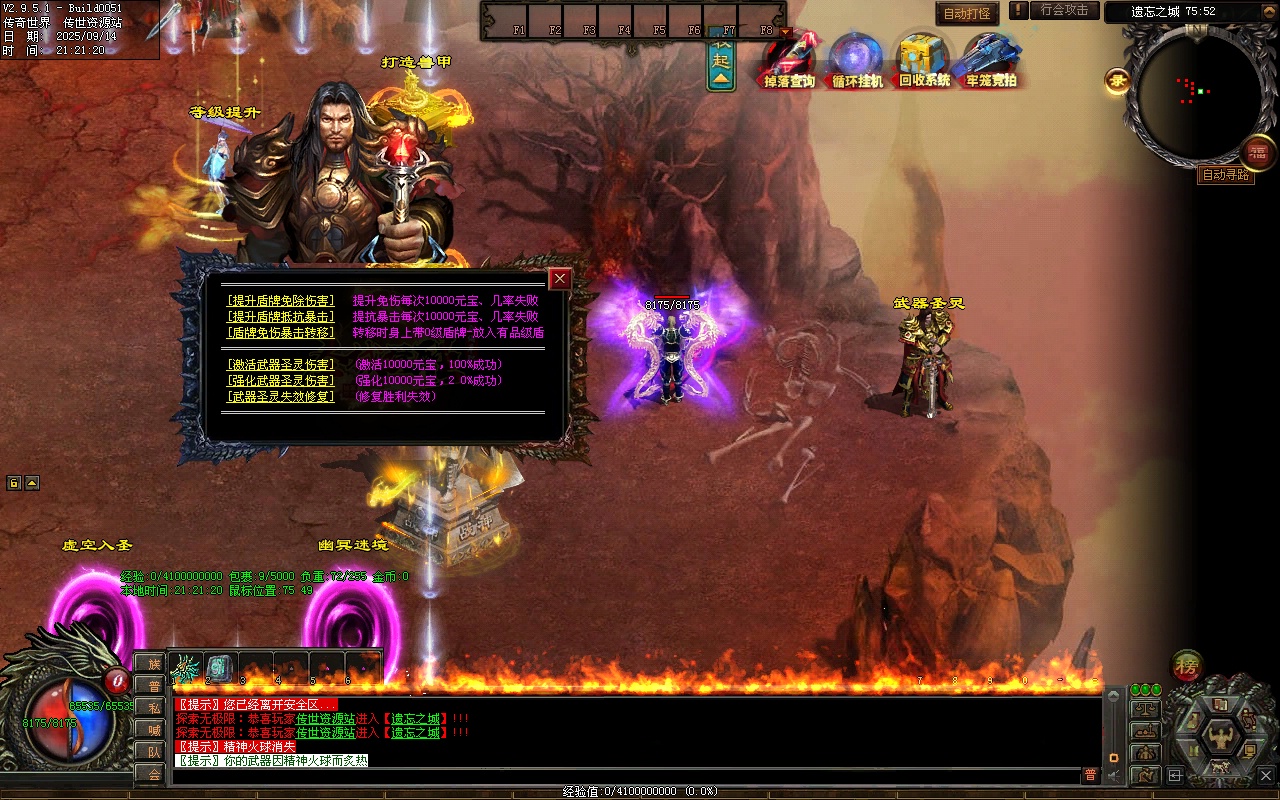Select 强化武器圣灵伤害 option
The width and height of the screenshot is (1280, 800).
281,380
